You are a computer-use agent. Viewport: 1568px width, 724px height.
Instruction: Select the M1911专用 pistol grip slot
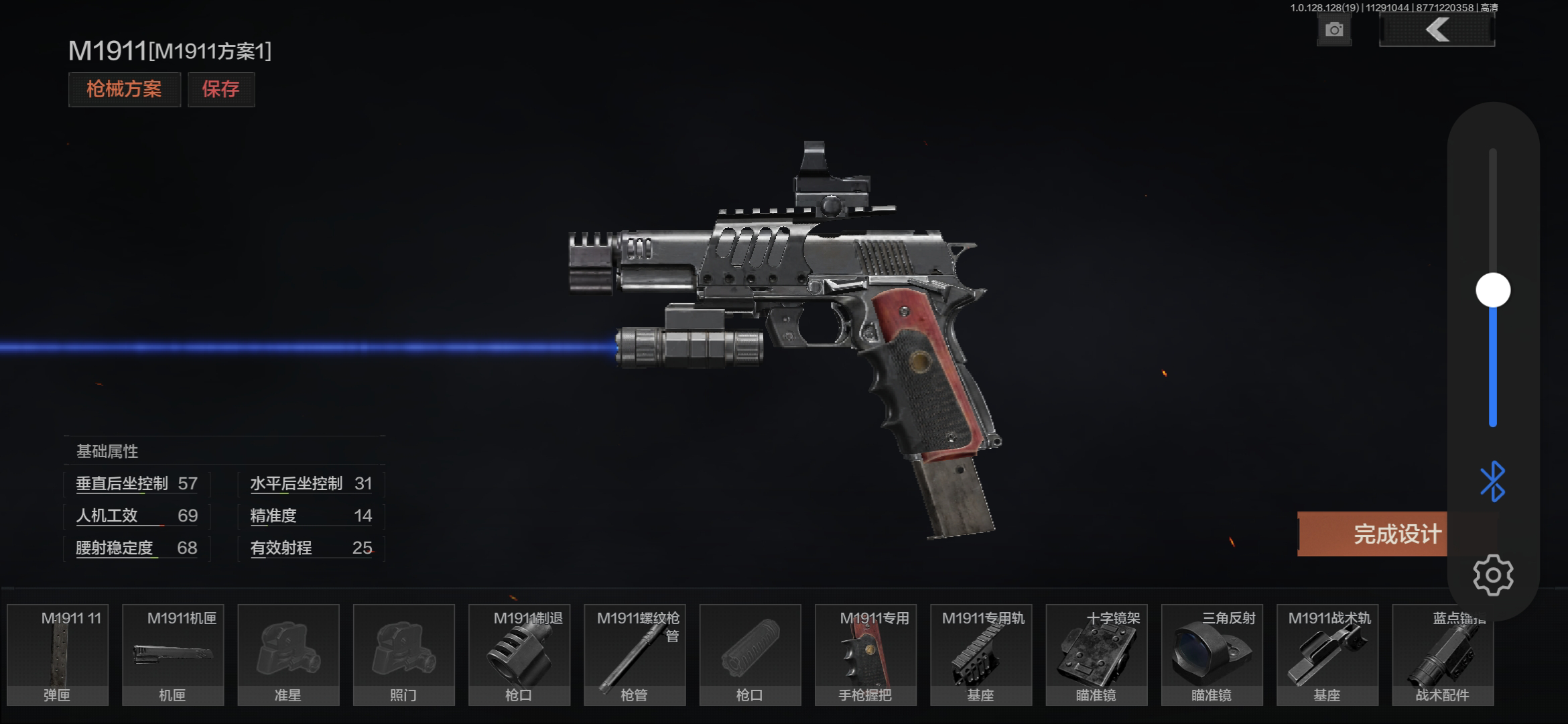(865, 655)
